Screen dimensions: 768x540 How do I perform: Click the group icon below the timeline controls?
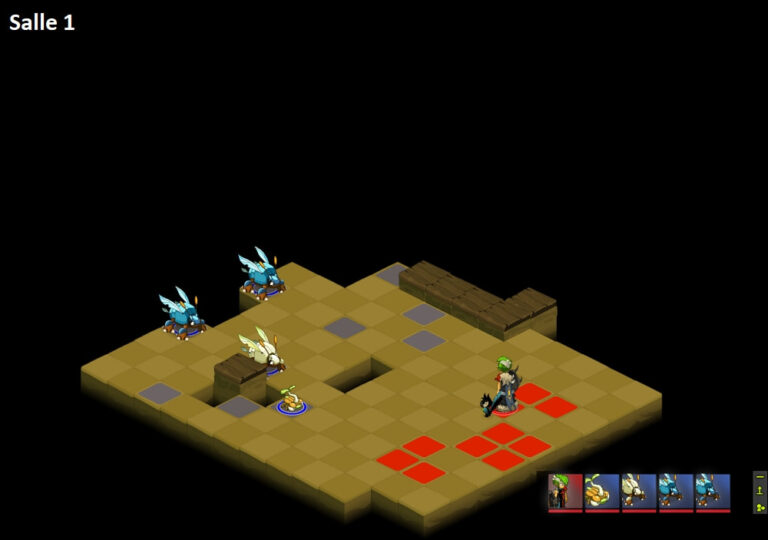[760, 506]
